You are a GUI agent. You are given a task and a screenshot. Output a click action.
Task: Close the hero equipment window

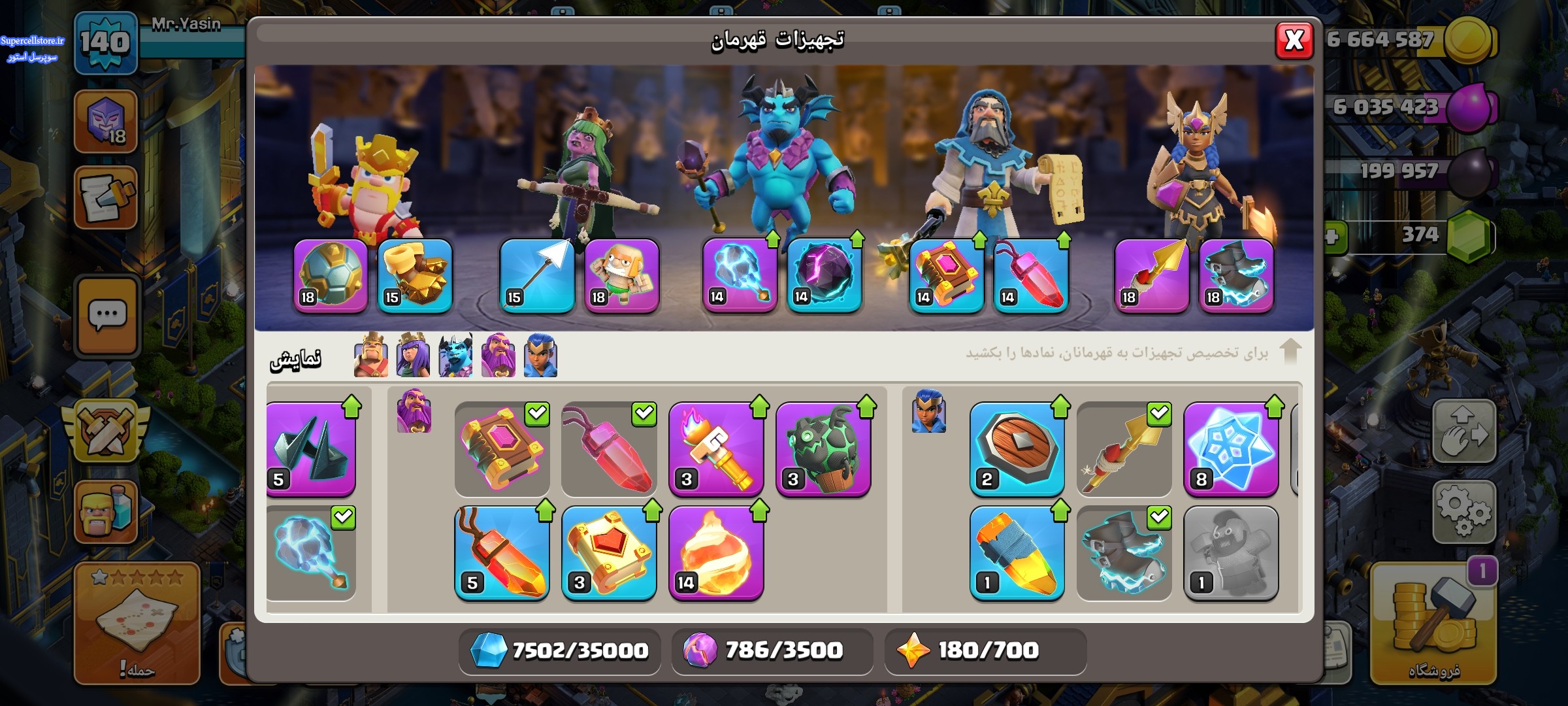click(1294, 41)
